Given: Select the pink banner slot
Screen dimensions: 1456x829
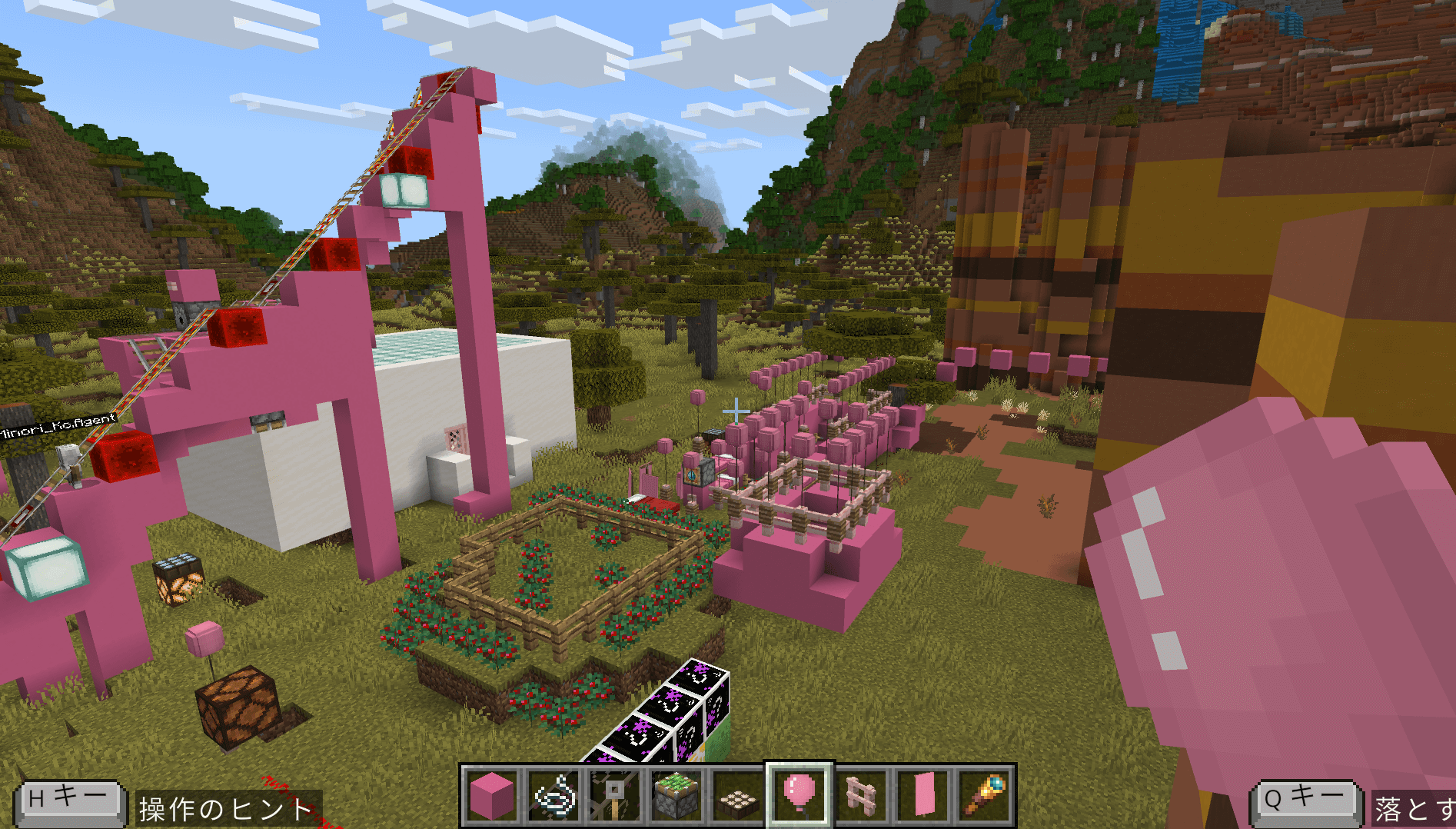Looking at the screenshot, I should pos(922,797).
